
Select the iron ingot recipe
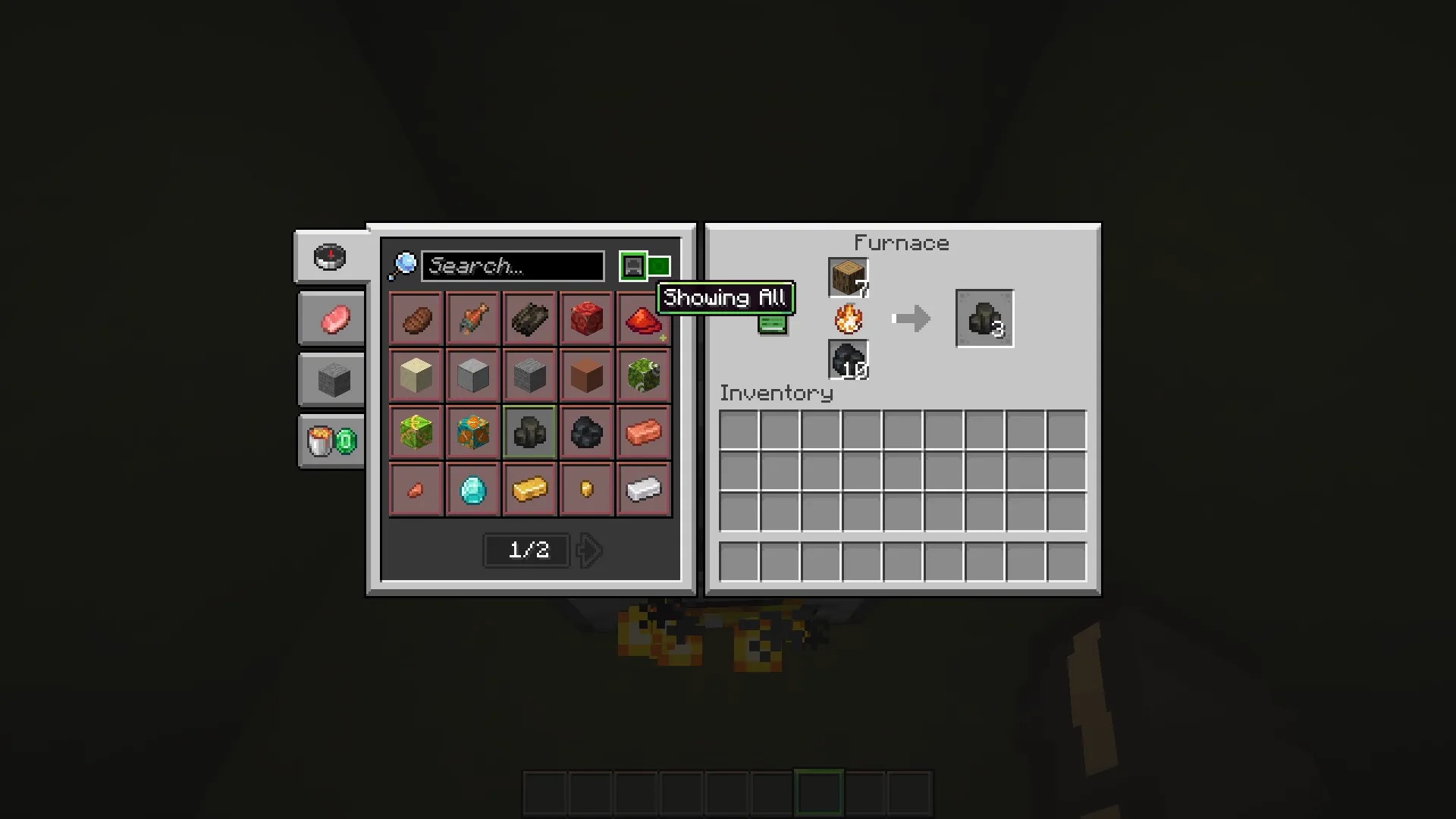[x=643, y=489]
